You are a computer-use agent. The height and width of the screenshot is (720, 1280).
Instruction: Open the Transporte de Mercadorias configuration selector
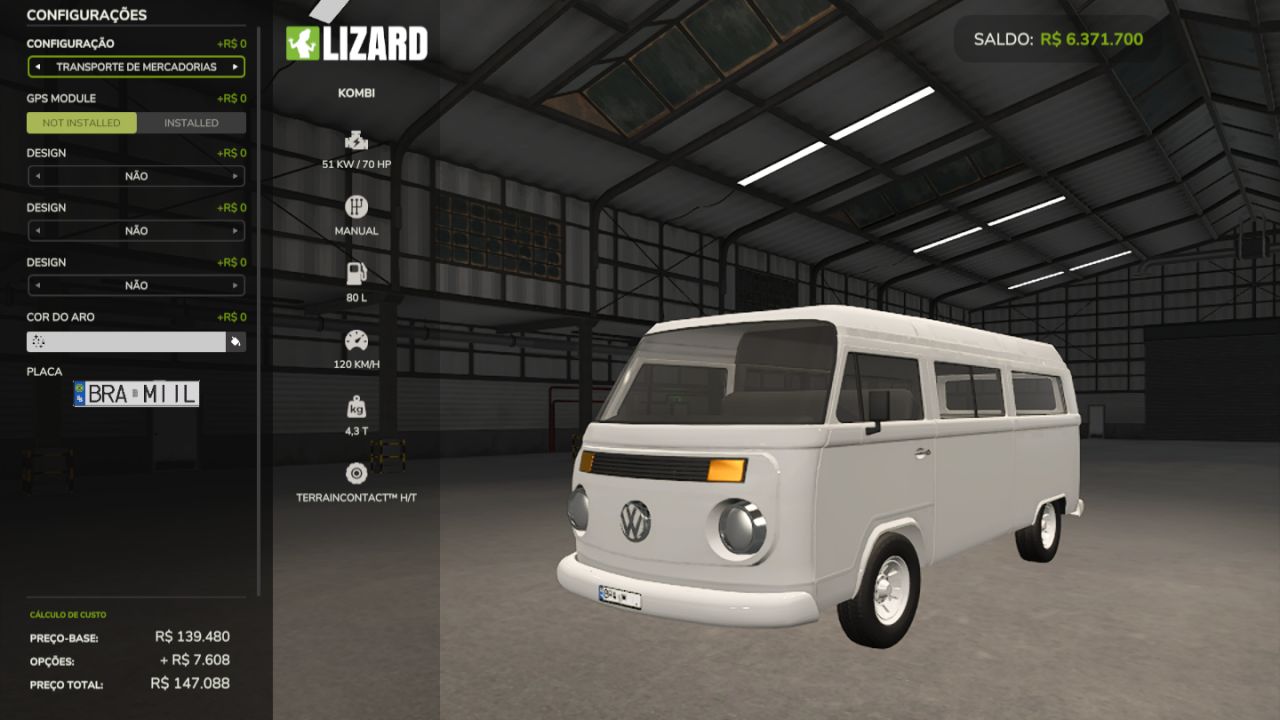tap(136, 66)
